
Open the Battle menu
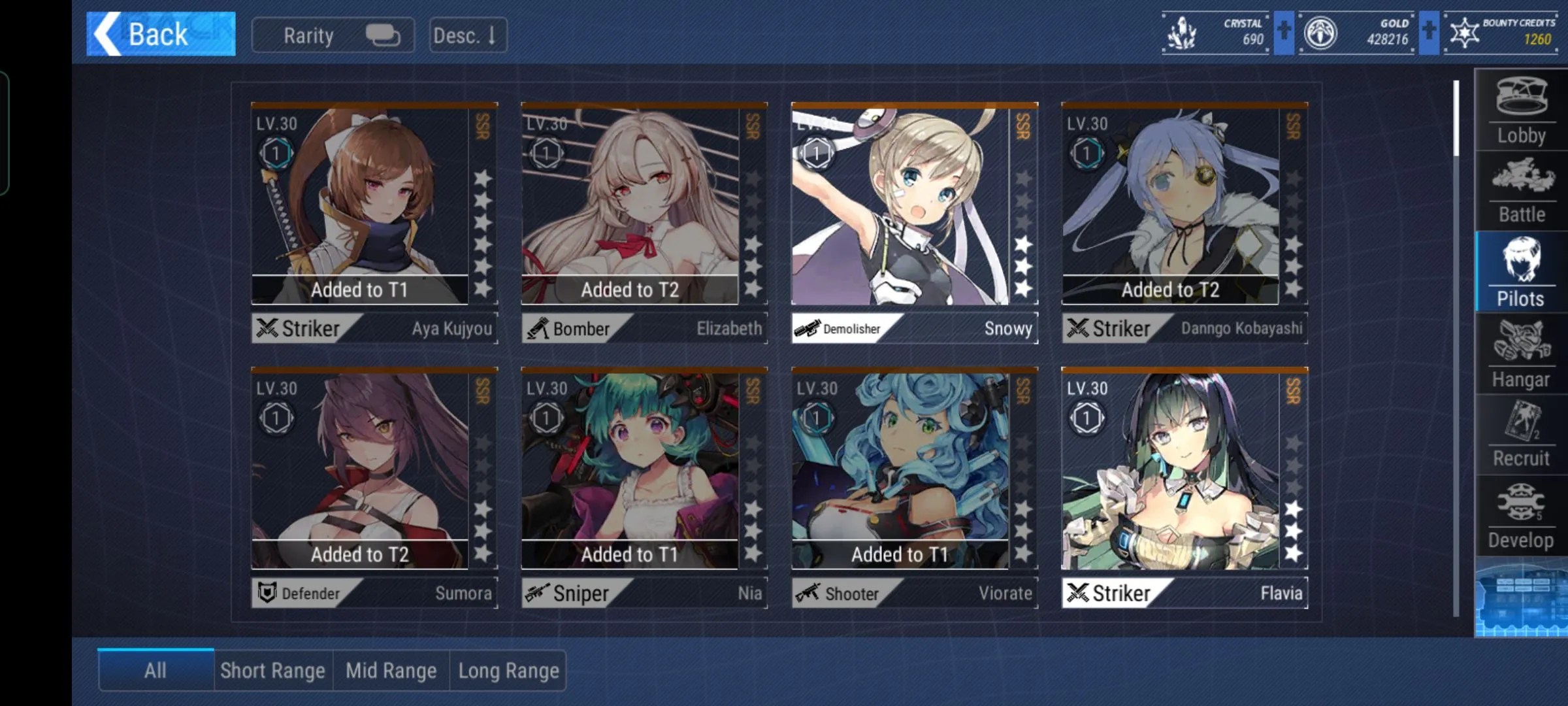tap(1521, 192)
